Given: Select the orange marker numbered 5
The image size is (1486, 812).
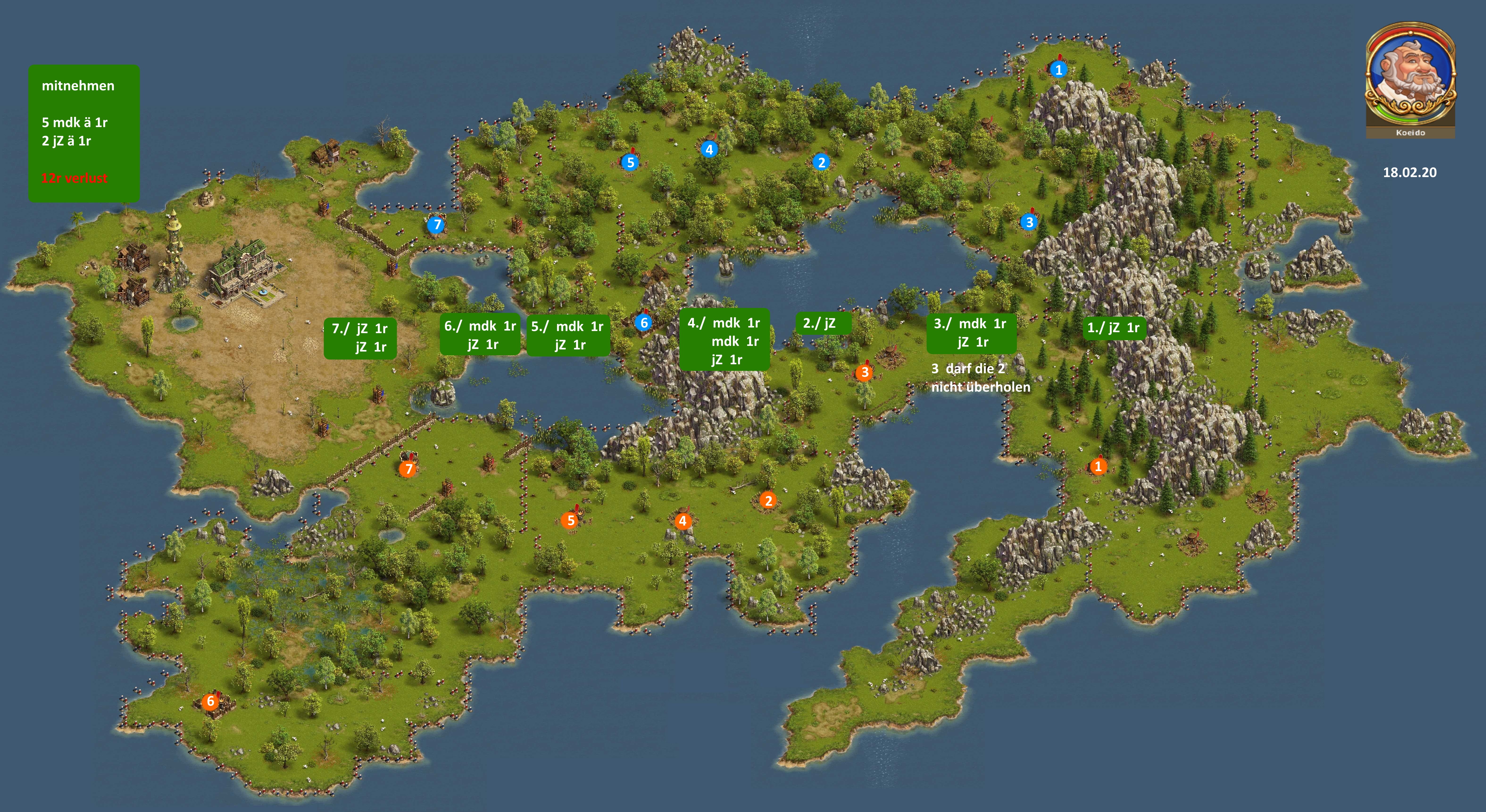Looking at the screenshot, I should (x=570, y=520).
